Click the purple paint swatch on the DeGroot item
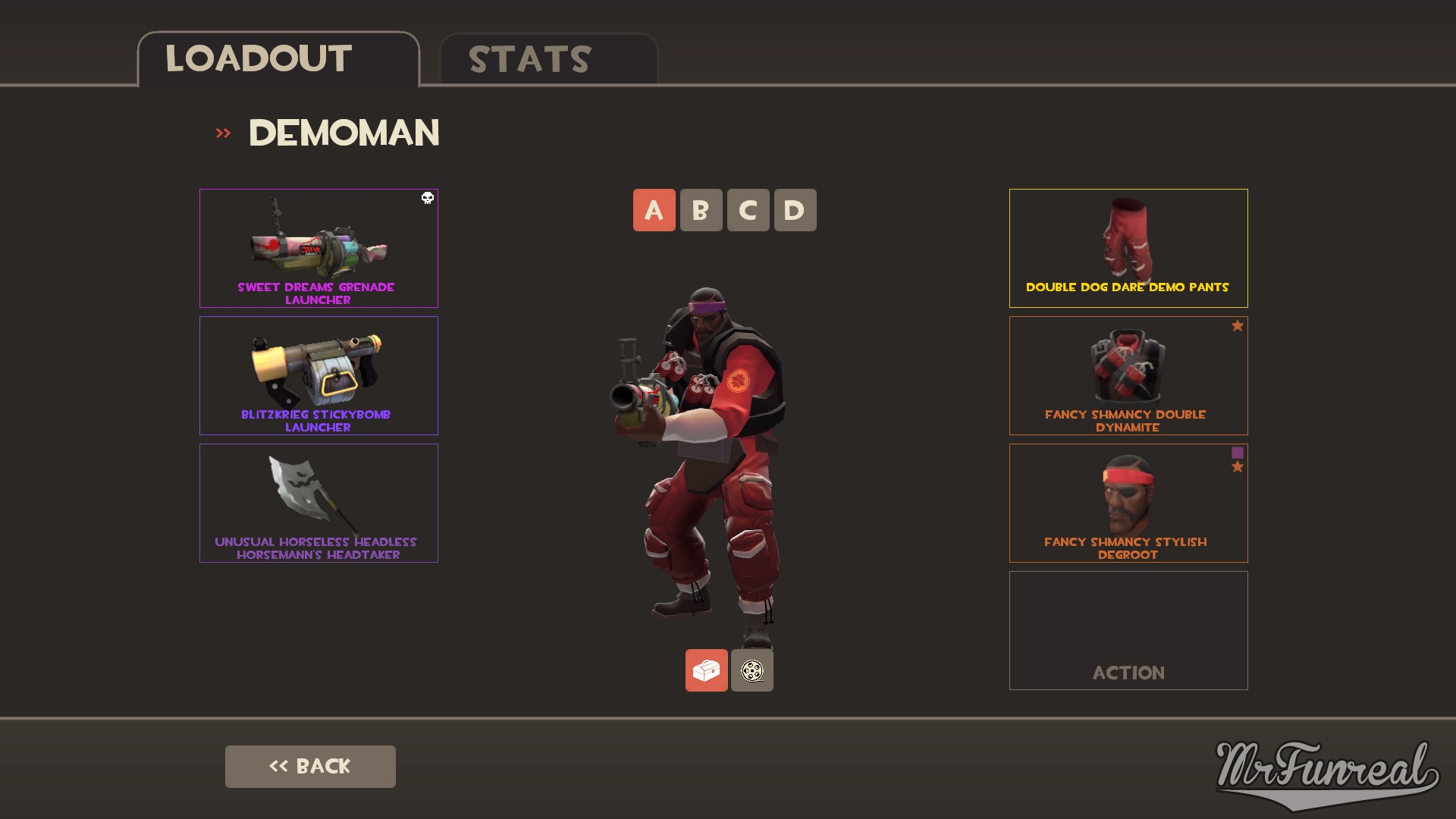 click(1238, 452)
